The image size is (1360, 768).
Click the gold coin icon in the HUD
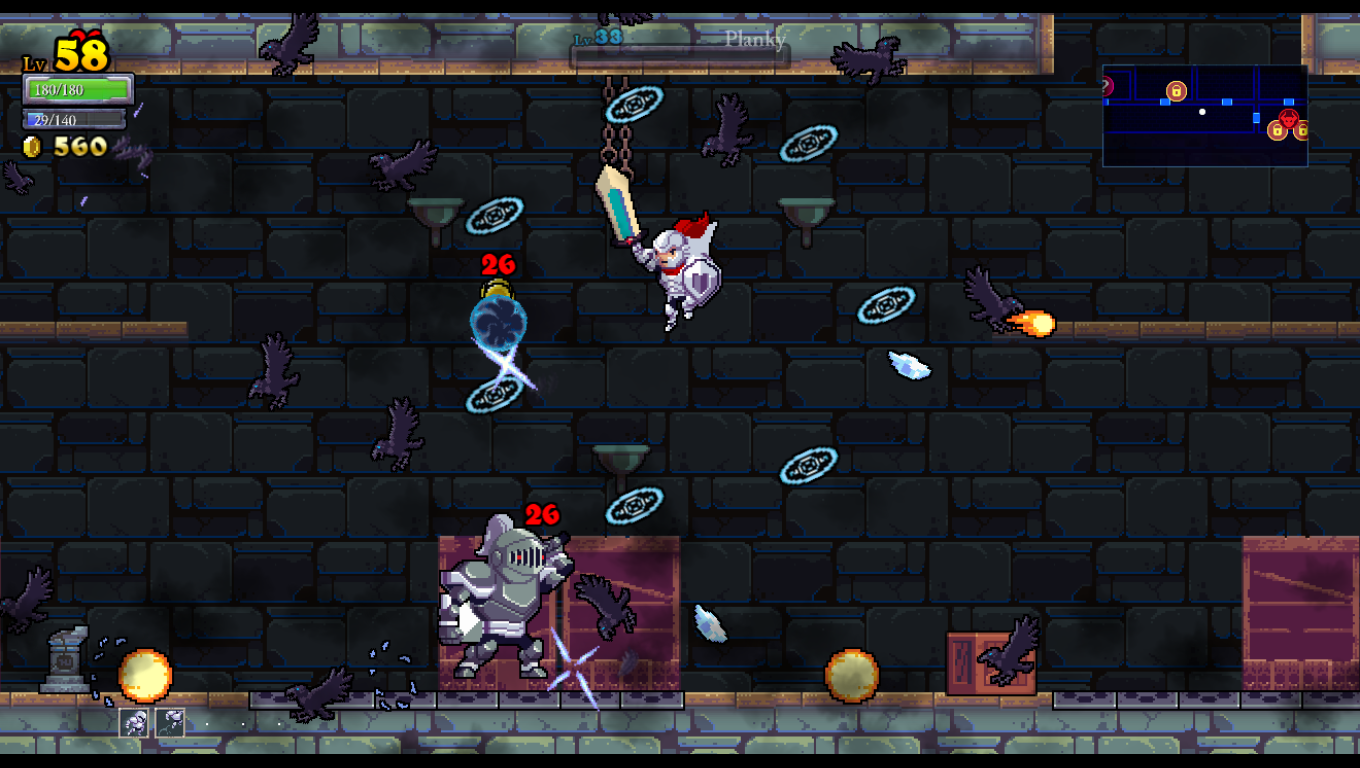(x=31, y=146)
